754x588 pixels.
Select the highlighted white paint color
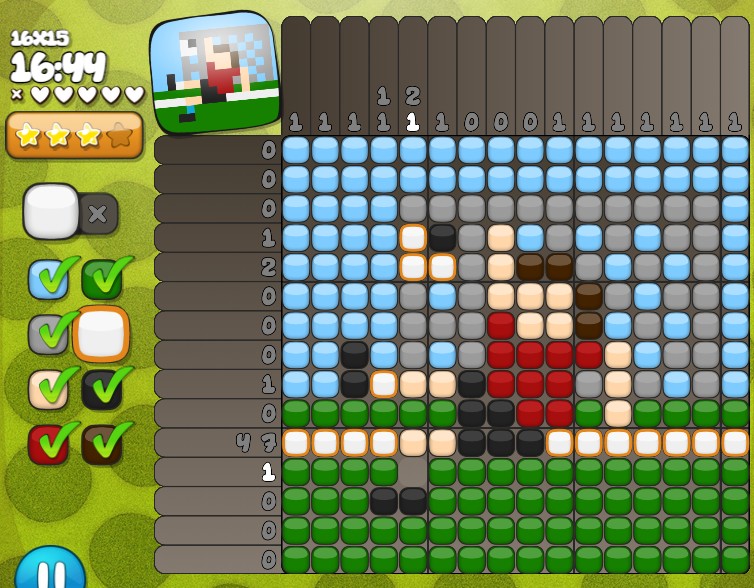(101, 335)
